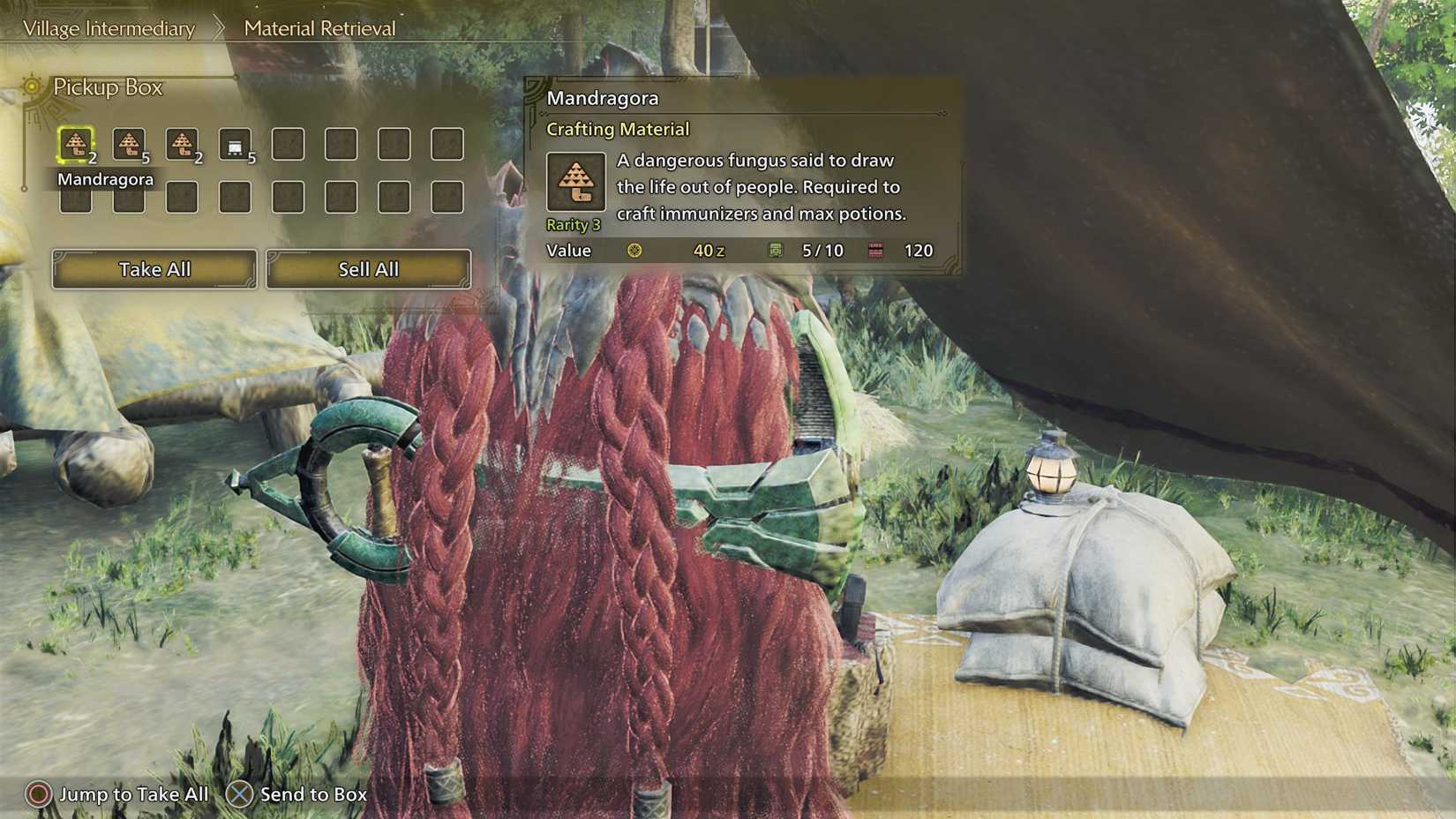
Task: Click the chevron between the breadcrumb titles
Action: pyautogui.click(x=218, y=27)
